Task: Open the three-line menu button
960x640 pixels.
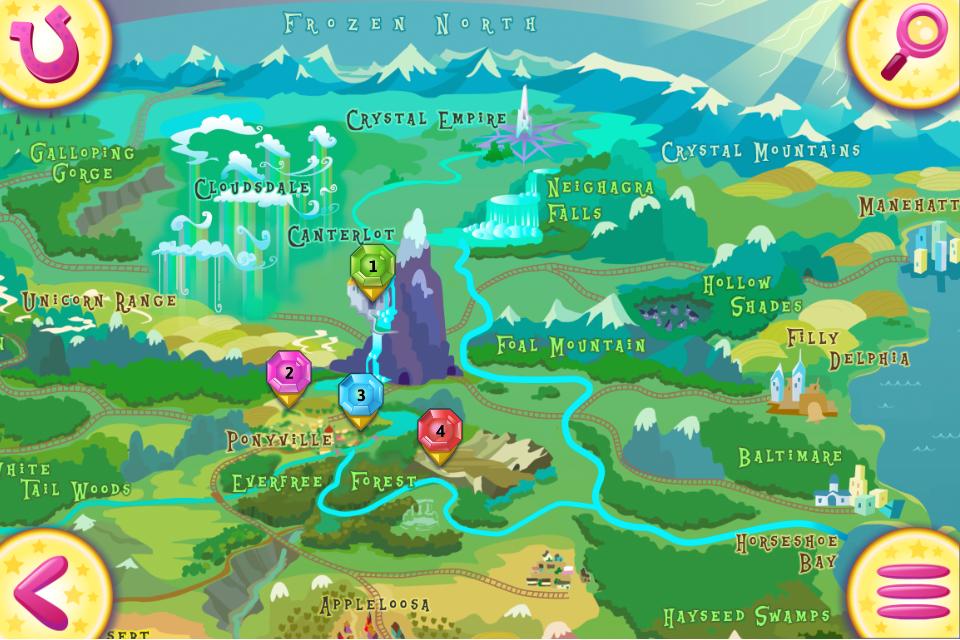Action: coord(912,592)
